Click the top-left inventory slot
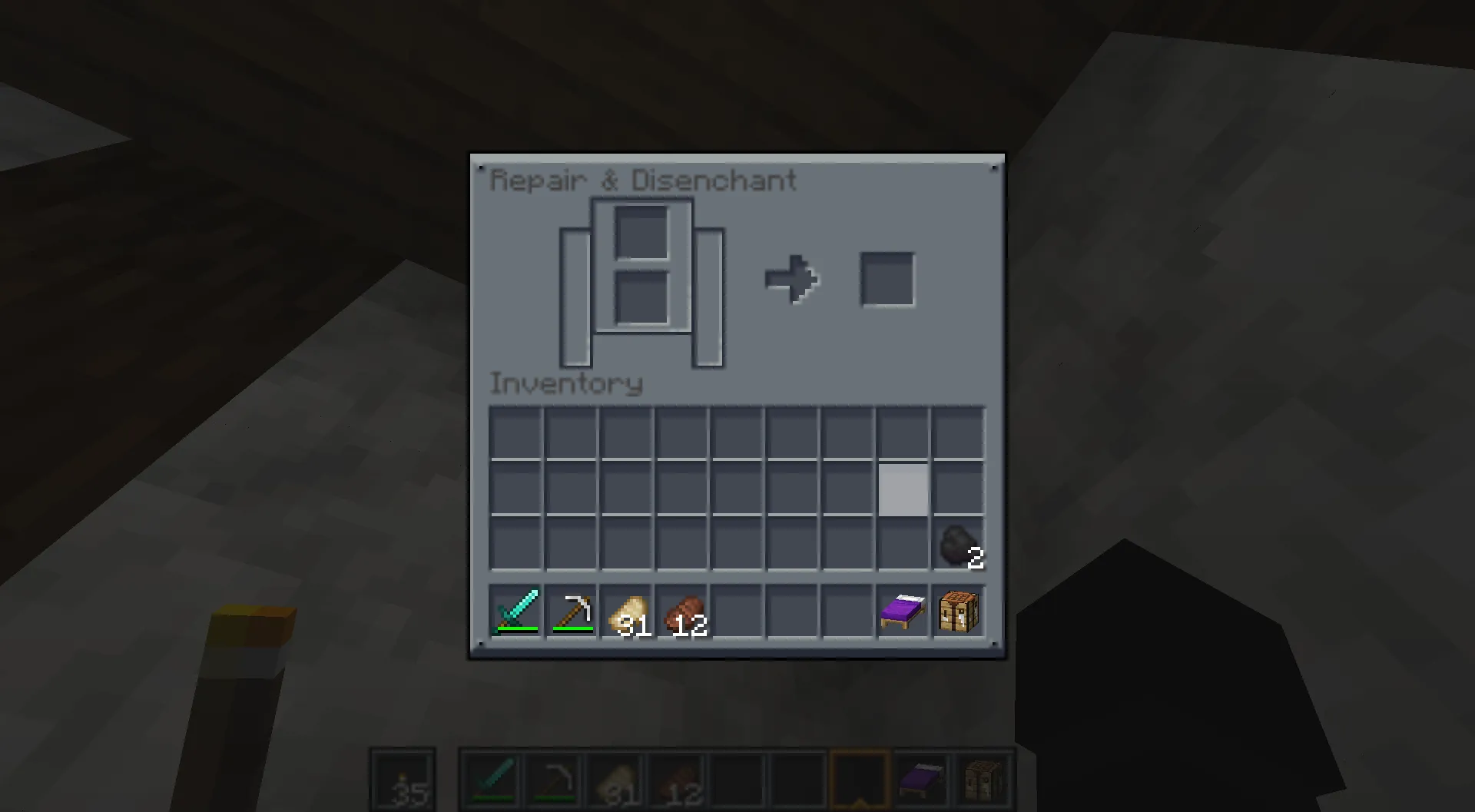 tap(515, 433)
